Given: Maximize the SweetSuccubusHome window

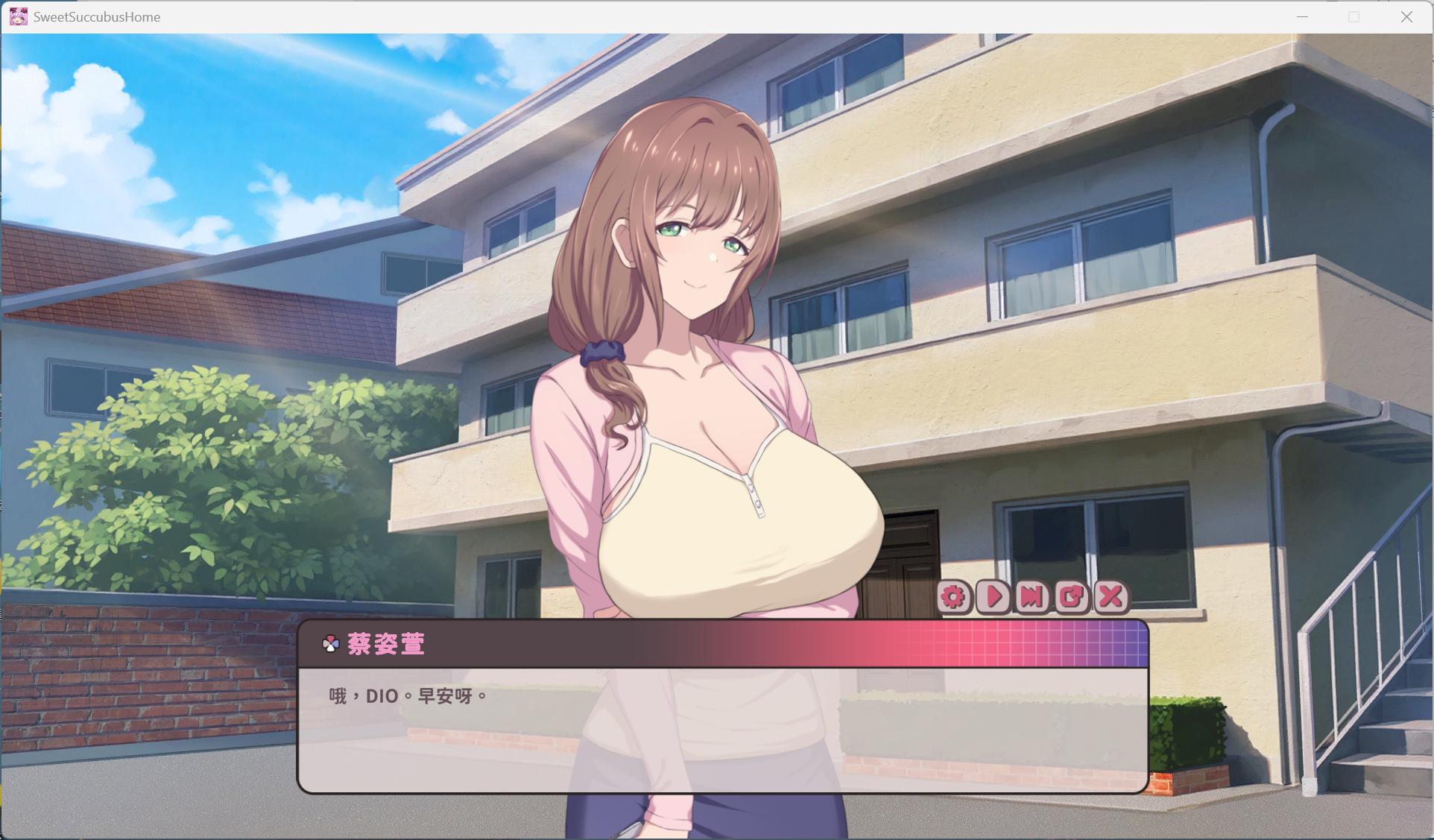Looking at the screenshot, I should tap(1354, 16).
